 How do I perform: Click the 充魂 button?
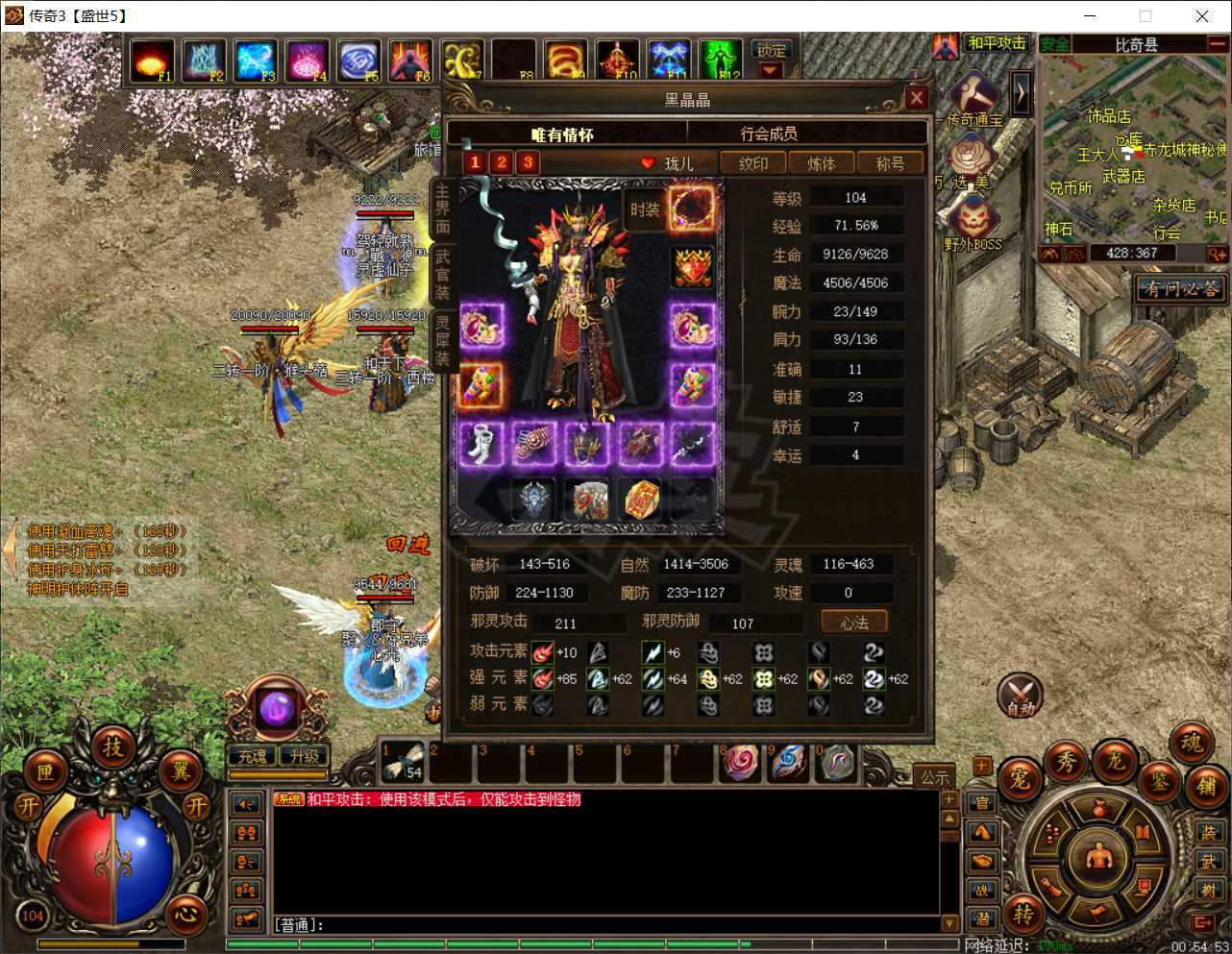[x=252, y=756]
